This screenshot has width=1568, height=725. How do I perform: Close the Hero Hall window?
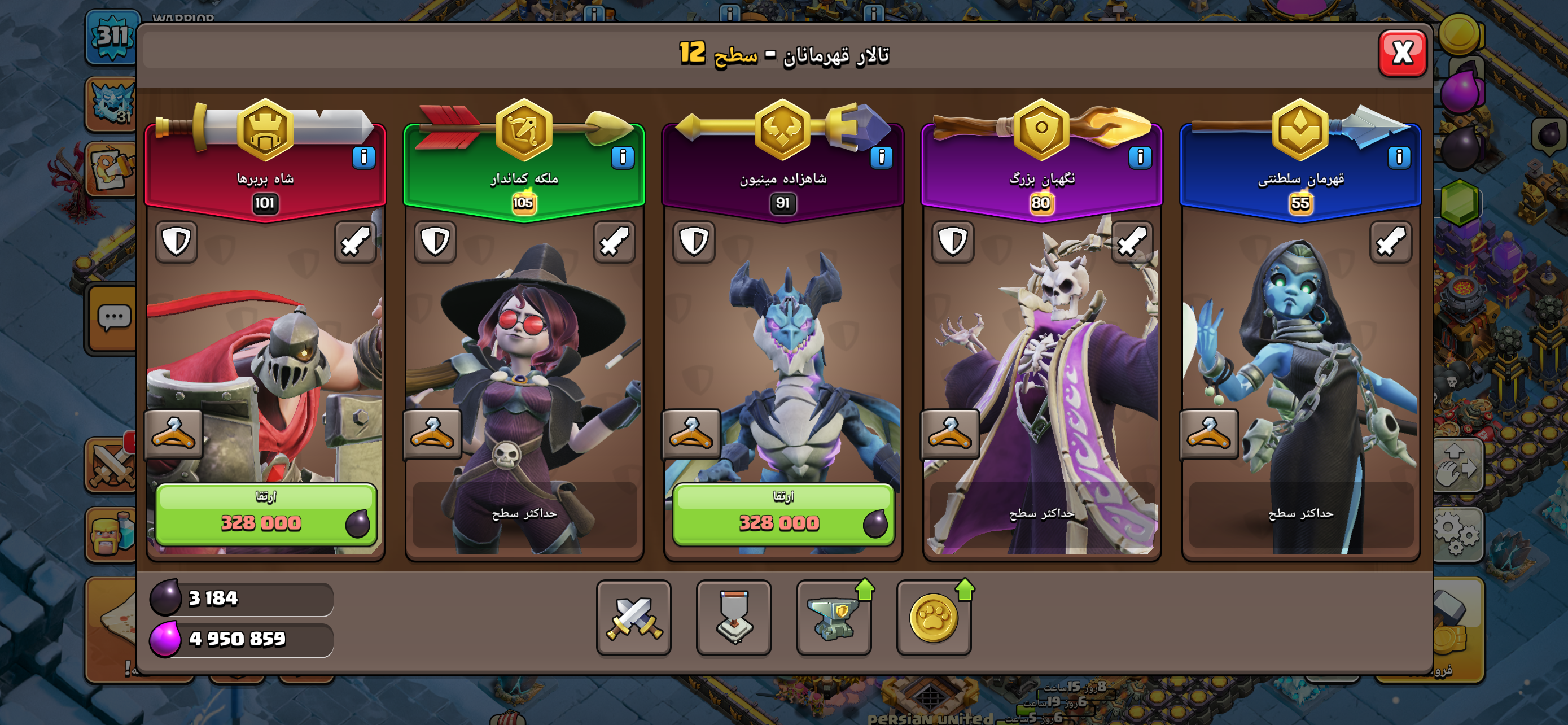(x=1402, y=54)
